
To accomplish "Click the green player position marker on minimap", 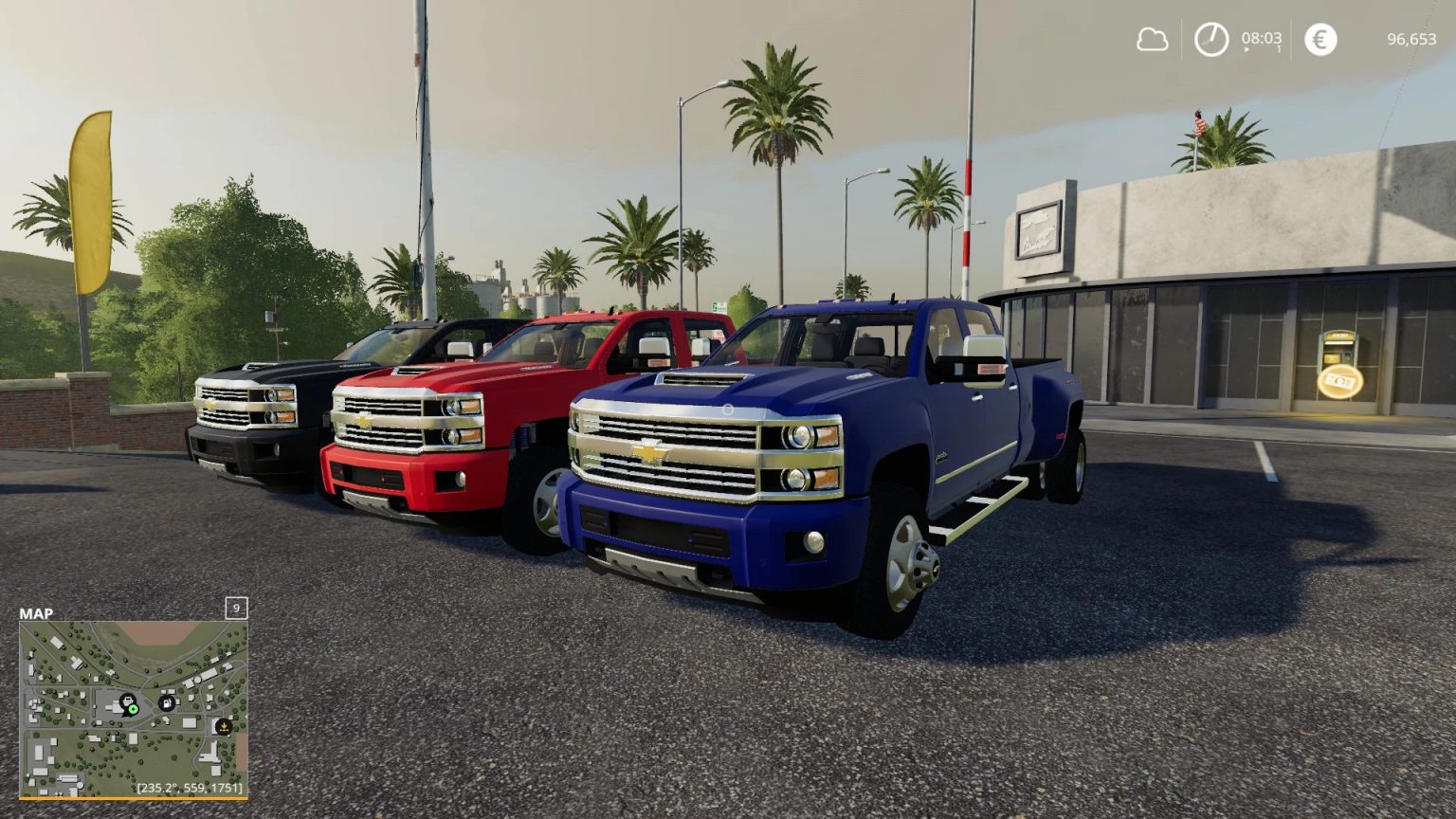I will click(x=133, y=709).
